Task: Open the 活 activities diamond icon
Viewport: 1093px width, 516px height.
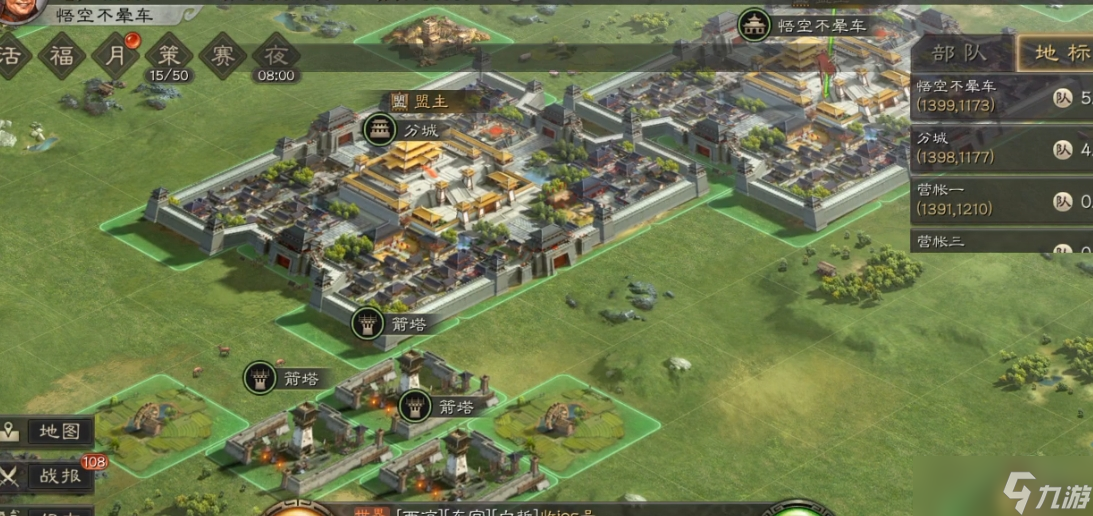Action: (12, 54)
